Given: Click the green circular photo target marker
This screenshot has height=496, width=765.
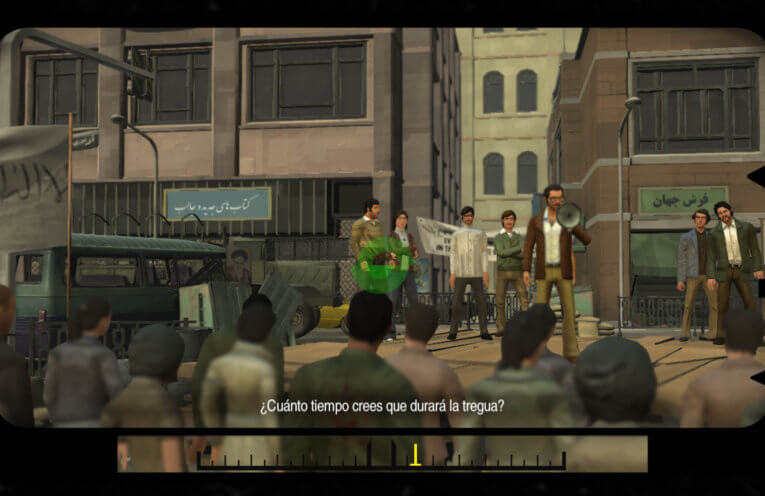Looking at the screenshot, I should tap(380, 265).
